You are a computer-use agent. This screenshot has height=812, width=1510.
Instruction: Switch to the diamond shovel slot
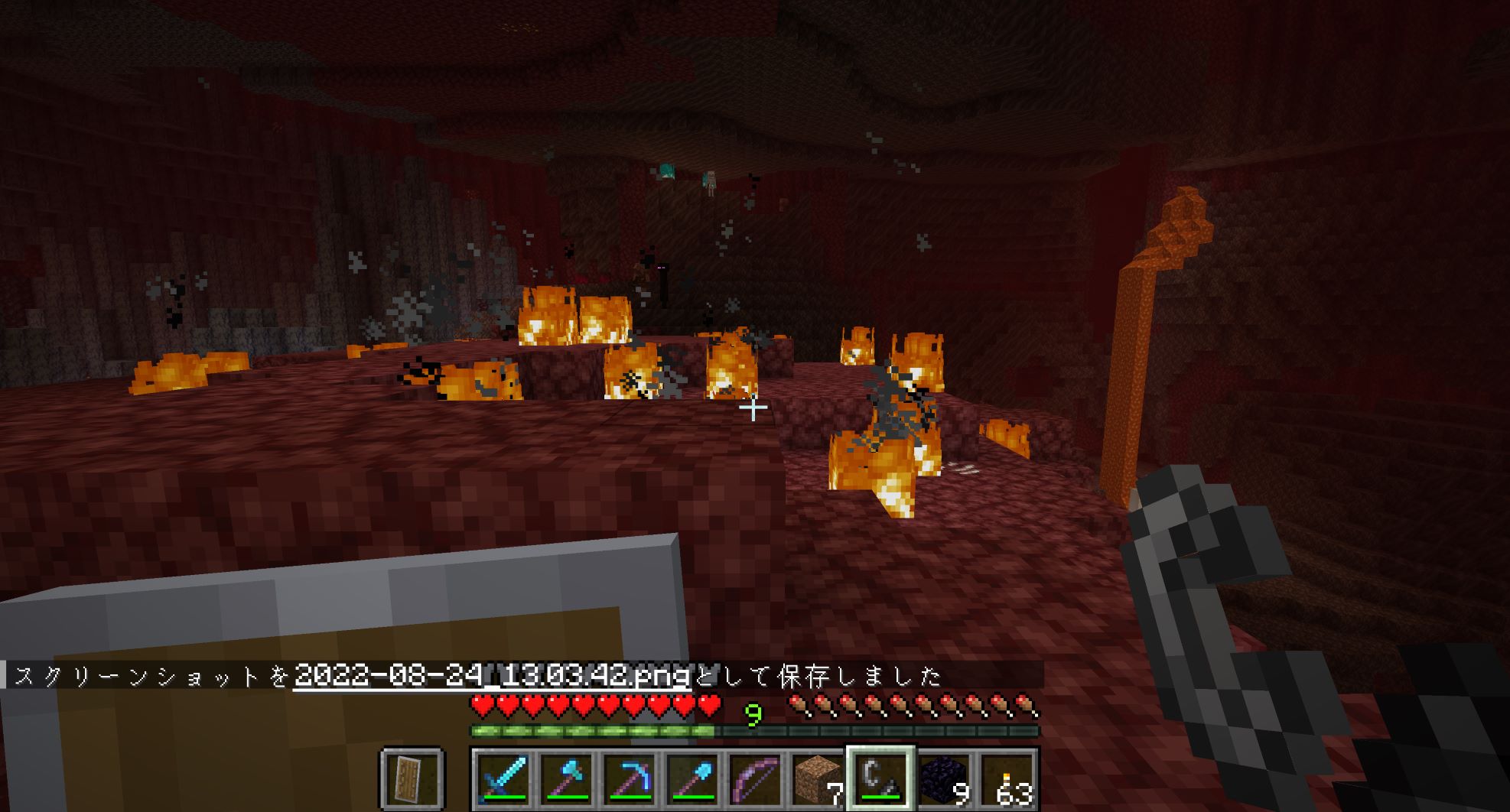[692, 779]
